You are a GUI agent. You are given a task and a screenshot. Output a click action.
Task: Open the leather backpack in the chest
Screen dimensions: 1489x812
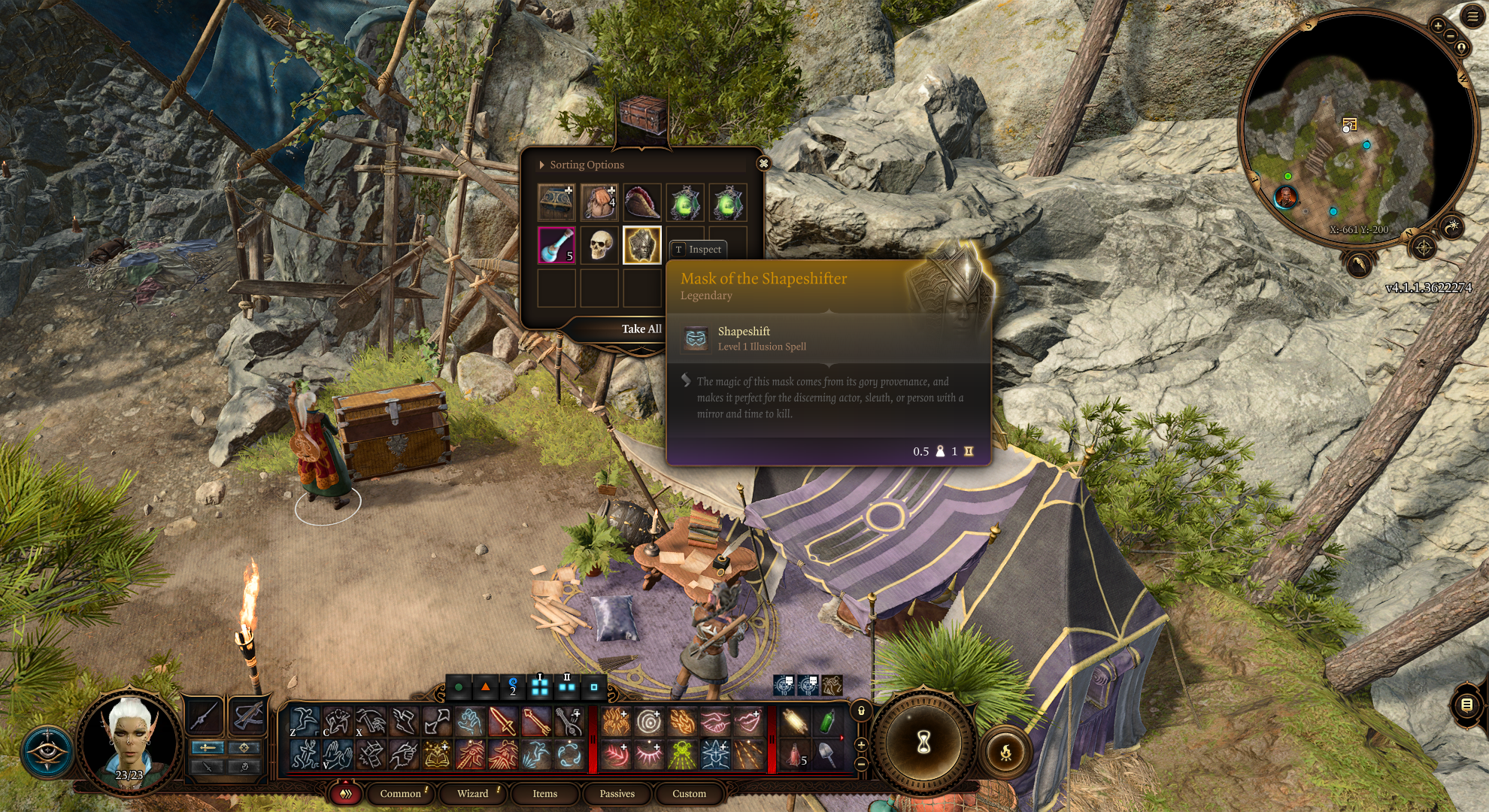599,202
